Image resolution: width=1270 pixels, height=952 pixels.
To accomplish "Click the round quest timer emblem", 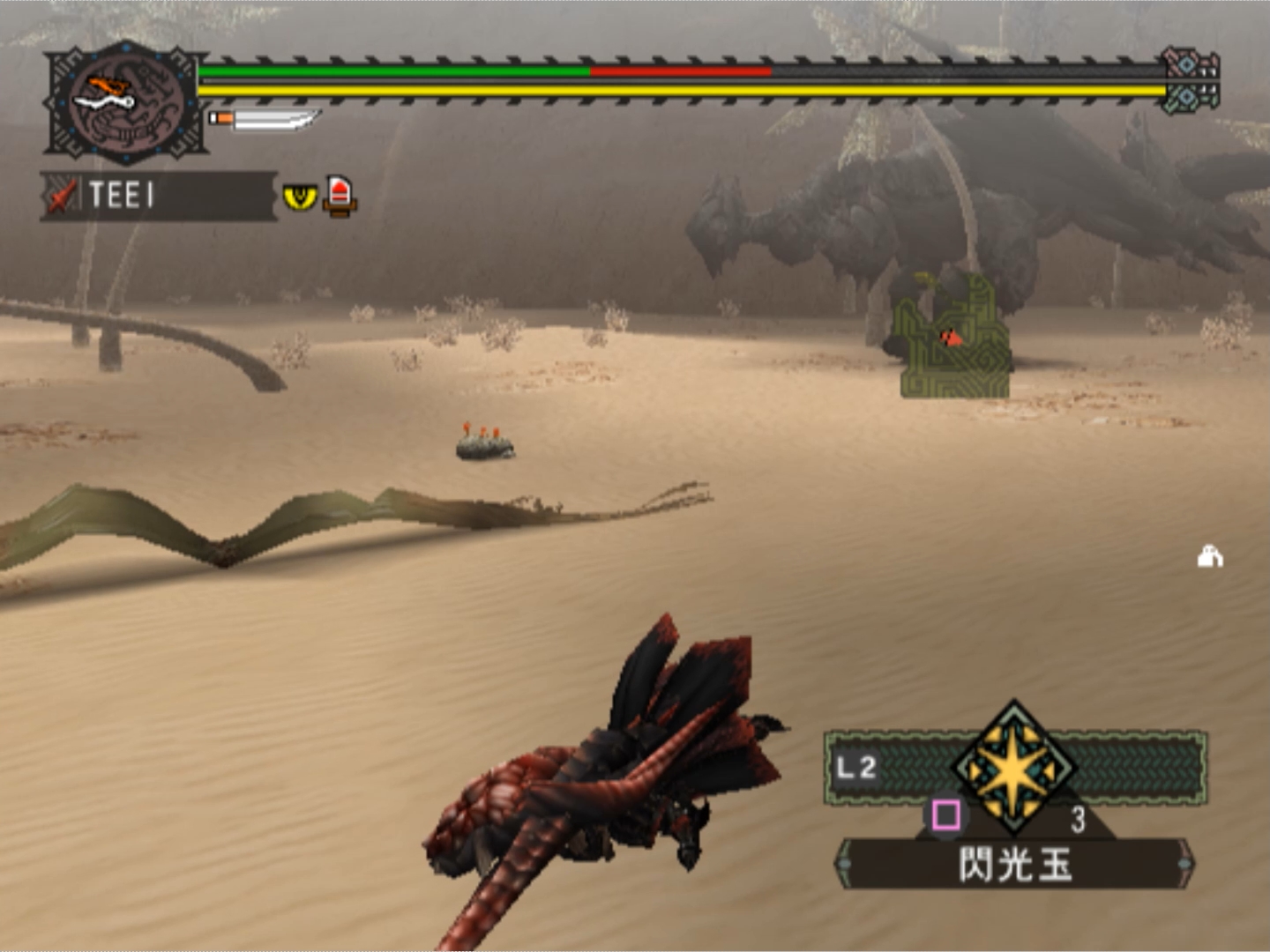I will pyautogui.click(x=126, y=103).
